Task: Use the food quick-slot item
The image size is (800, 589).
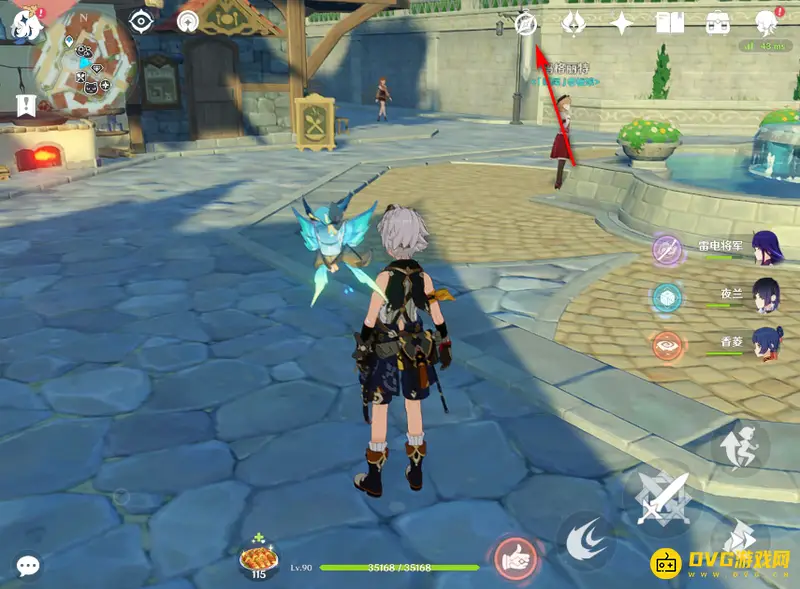Action: click(x=259, y=560)
